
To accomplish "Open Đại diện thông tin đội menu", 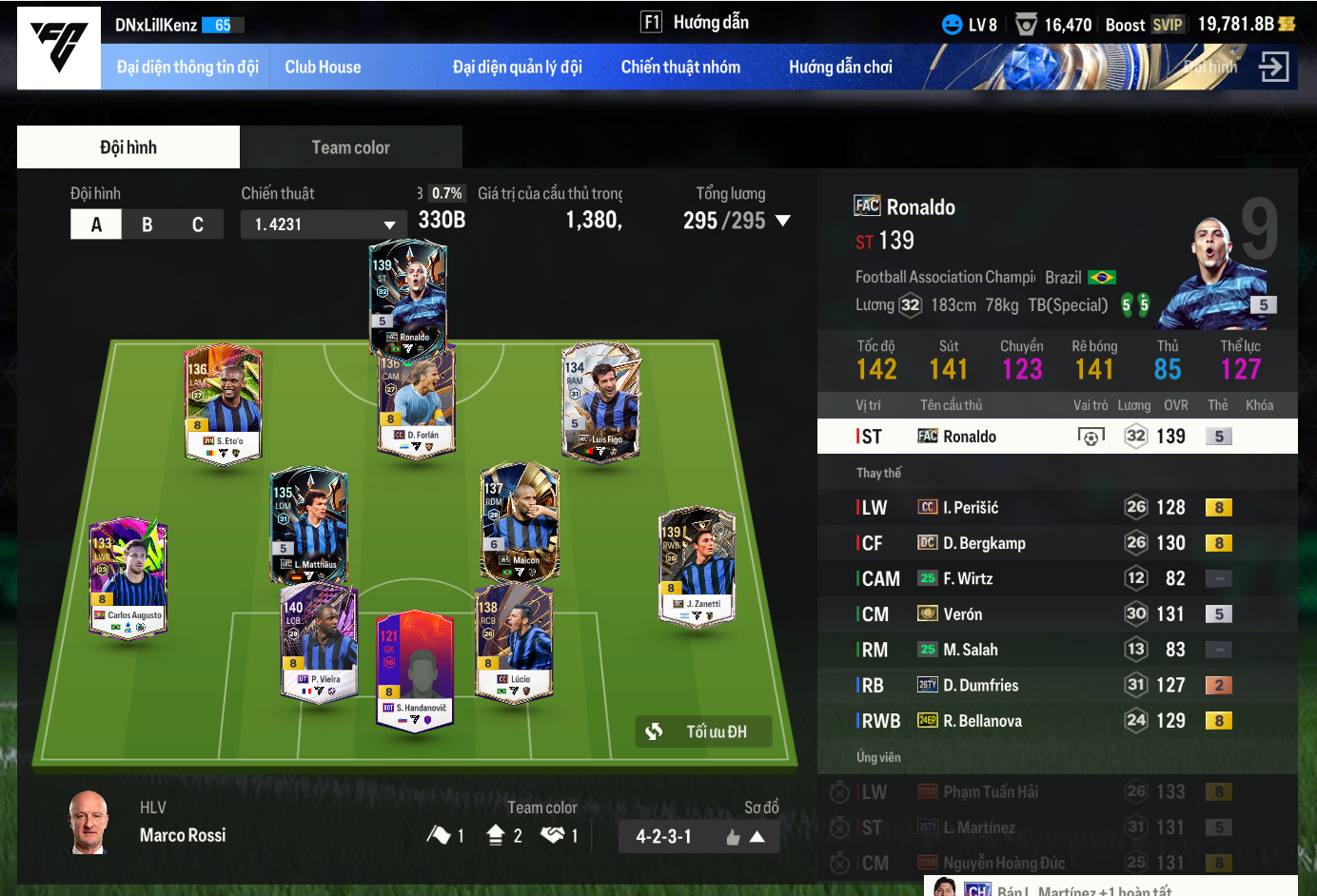I will click(187, 67).
